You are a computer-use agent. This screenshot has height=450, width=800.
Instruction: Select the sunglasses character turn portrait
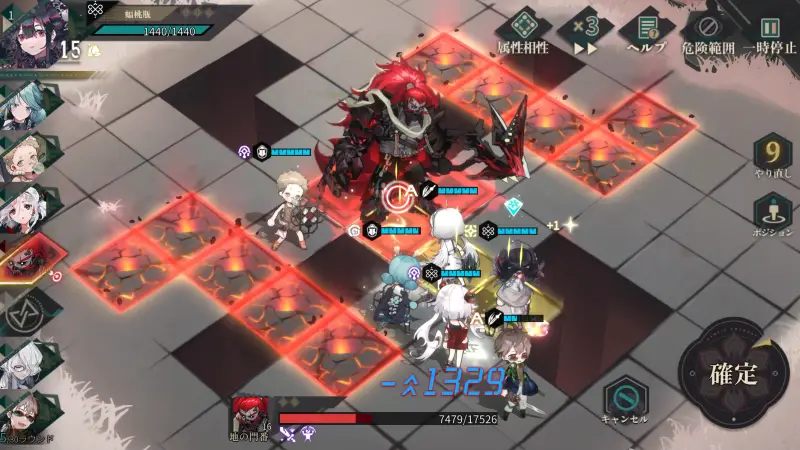24,413
